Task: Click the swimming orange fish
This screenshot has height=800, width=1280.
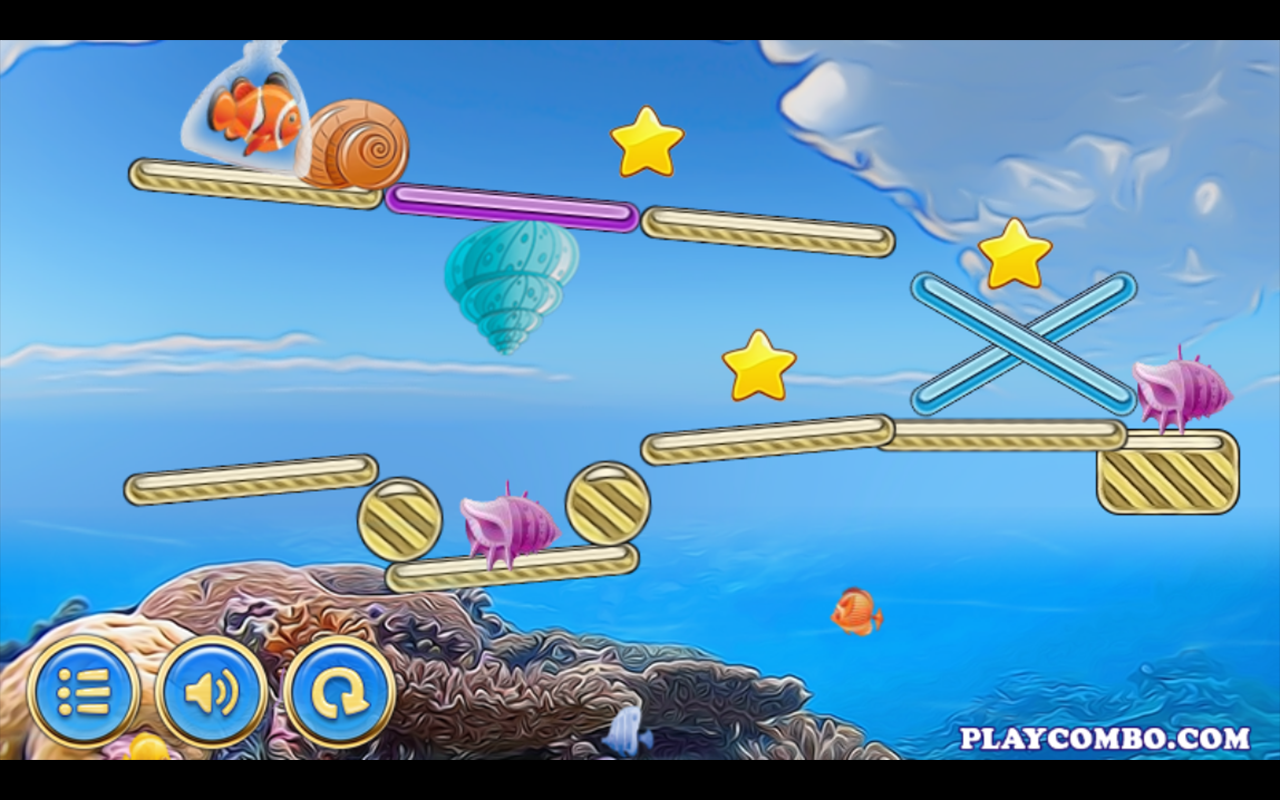Action: (x=855, y=610)
